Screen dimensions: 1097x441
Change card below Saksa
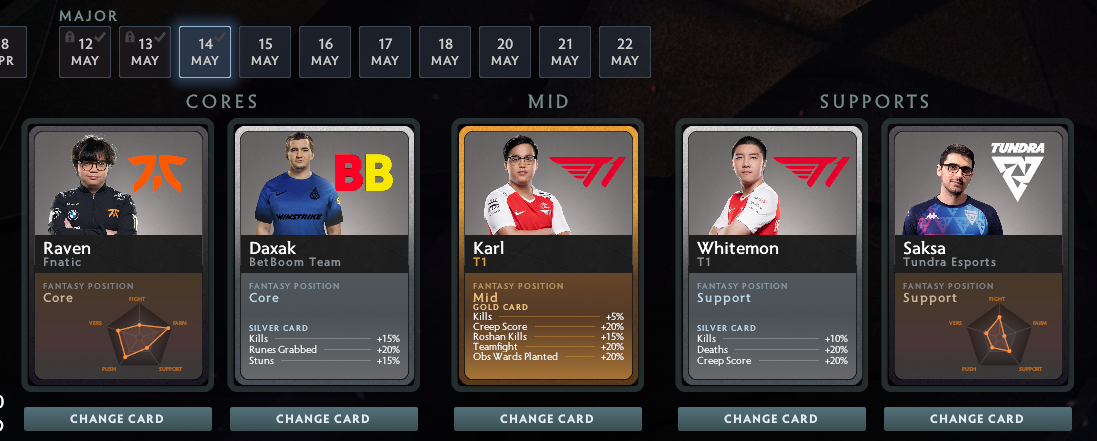pyautogui.click(x=978, y=419)
